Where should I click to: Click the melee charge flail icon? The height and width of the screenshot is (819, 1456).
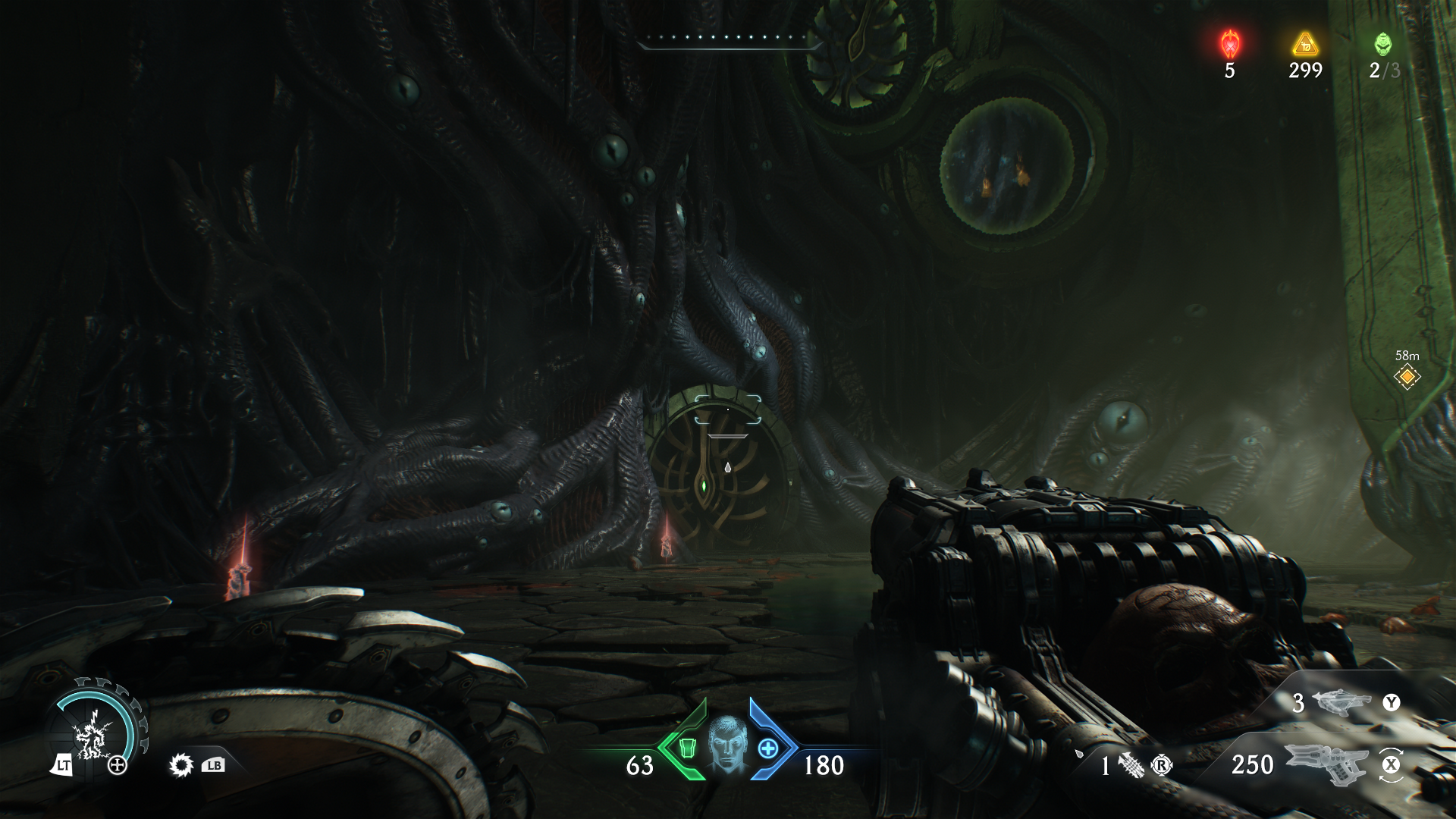[1130, 766]
